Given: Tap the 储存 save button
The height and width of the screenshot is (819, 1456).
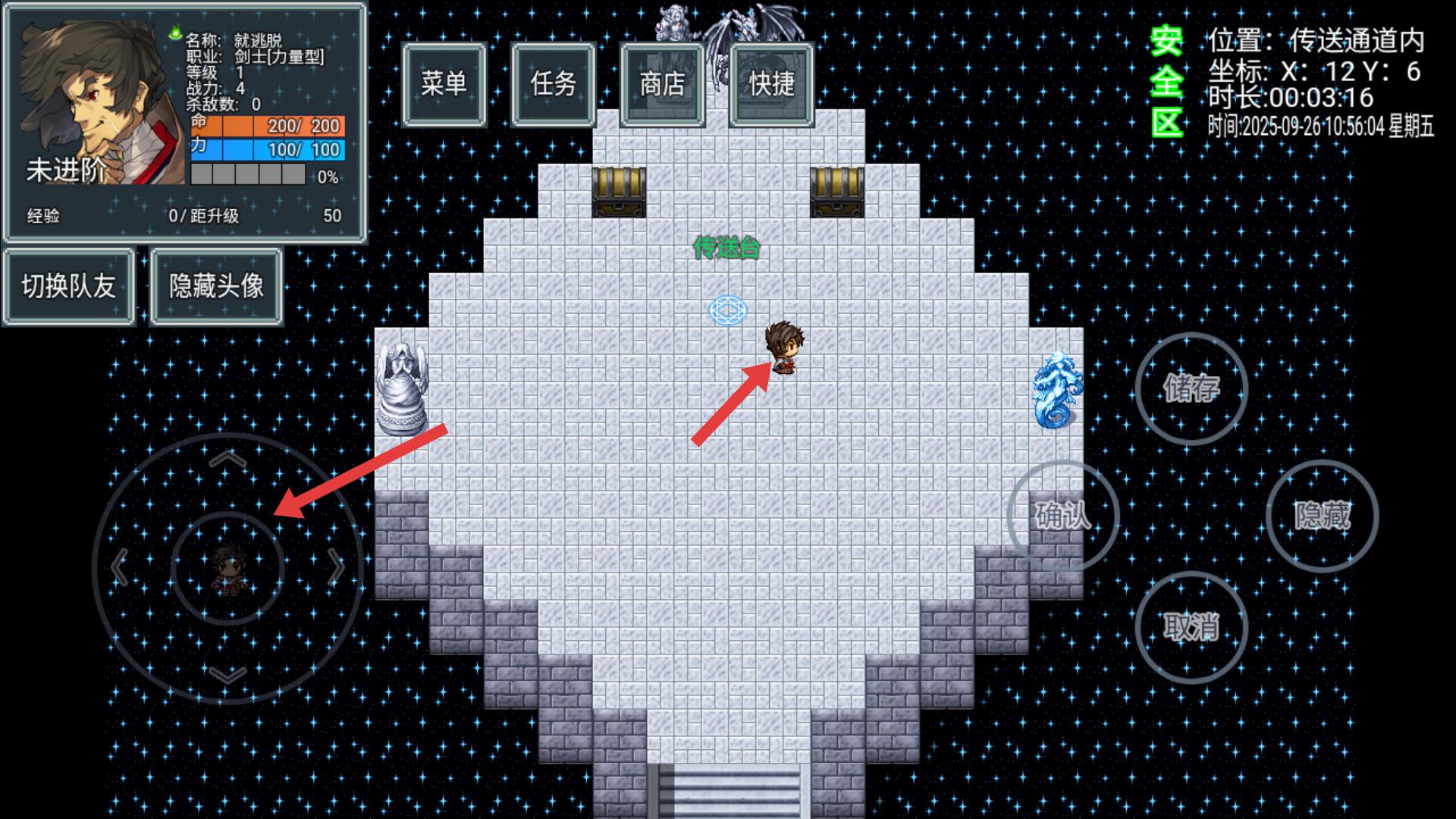Looking at the screenshot, I should tap(1191, 388).
